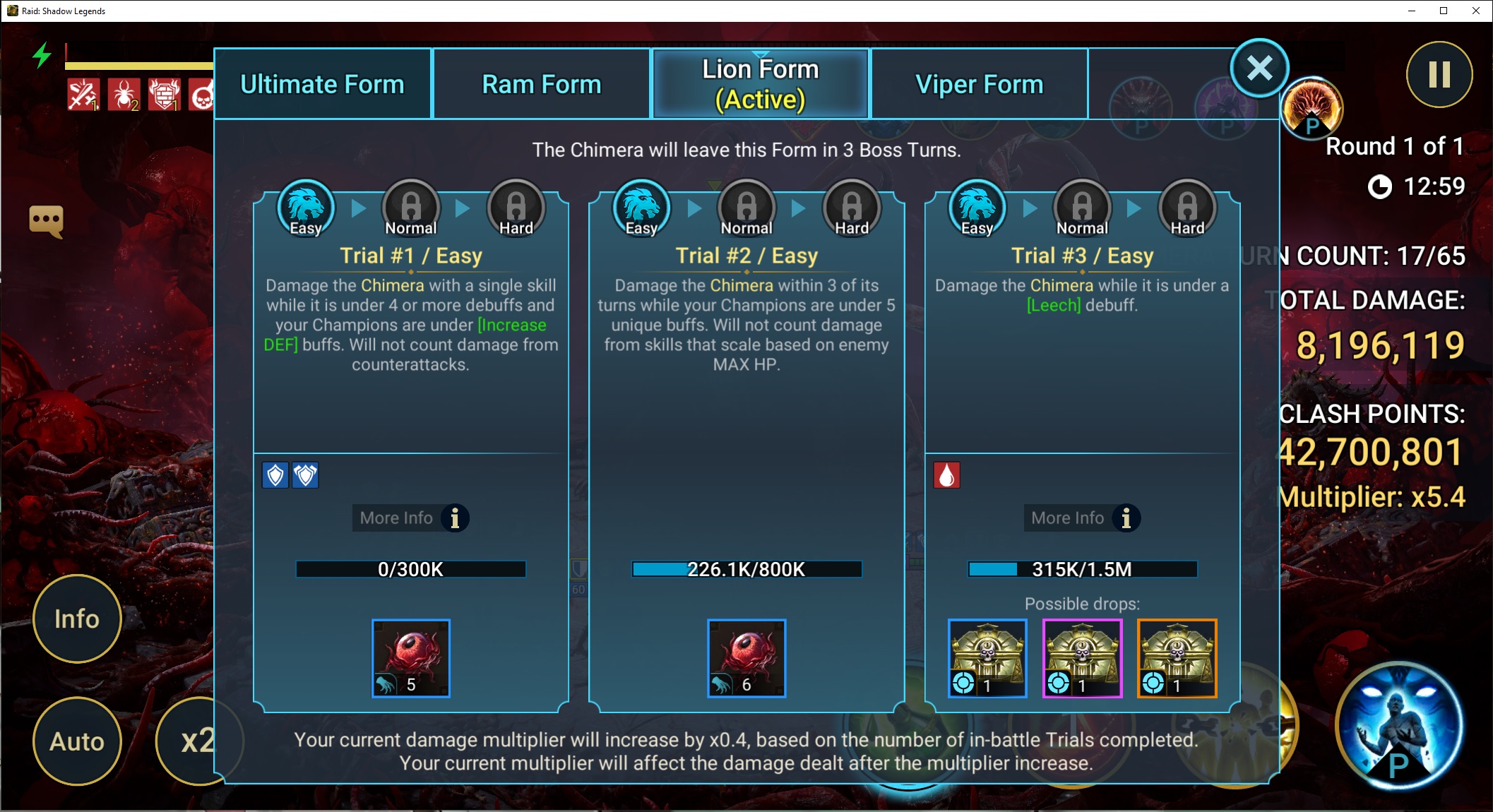Open More Info for Trial #3
This screenshot has width=1493, height=812.
click(1082, 518)
